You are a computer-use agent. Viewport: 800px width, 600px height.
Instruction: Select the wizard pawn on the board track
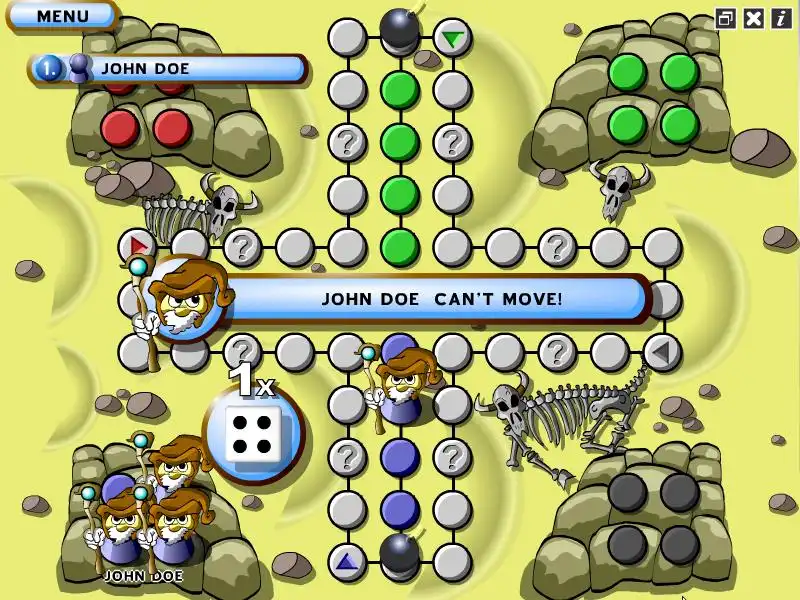tap(402, 385)
